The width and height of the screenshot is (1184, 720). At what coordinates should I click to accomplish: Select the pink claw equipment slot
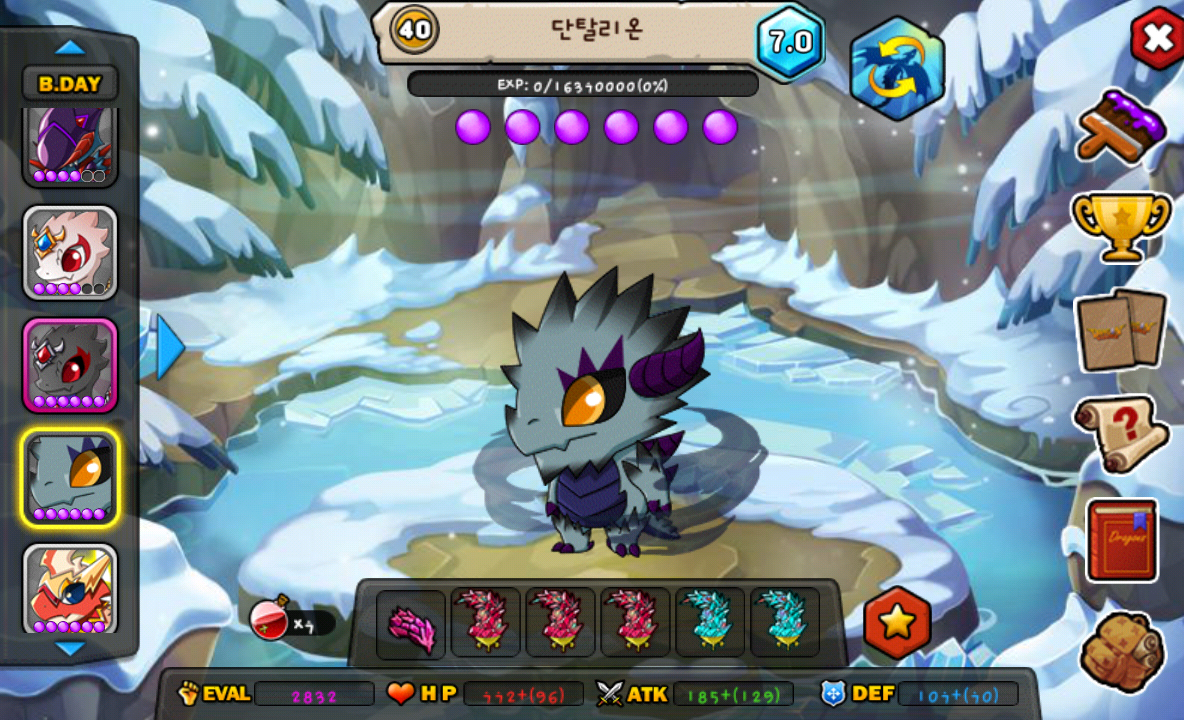coord(411,624)
